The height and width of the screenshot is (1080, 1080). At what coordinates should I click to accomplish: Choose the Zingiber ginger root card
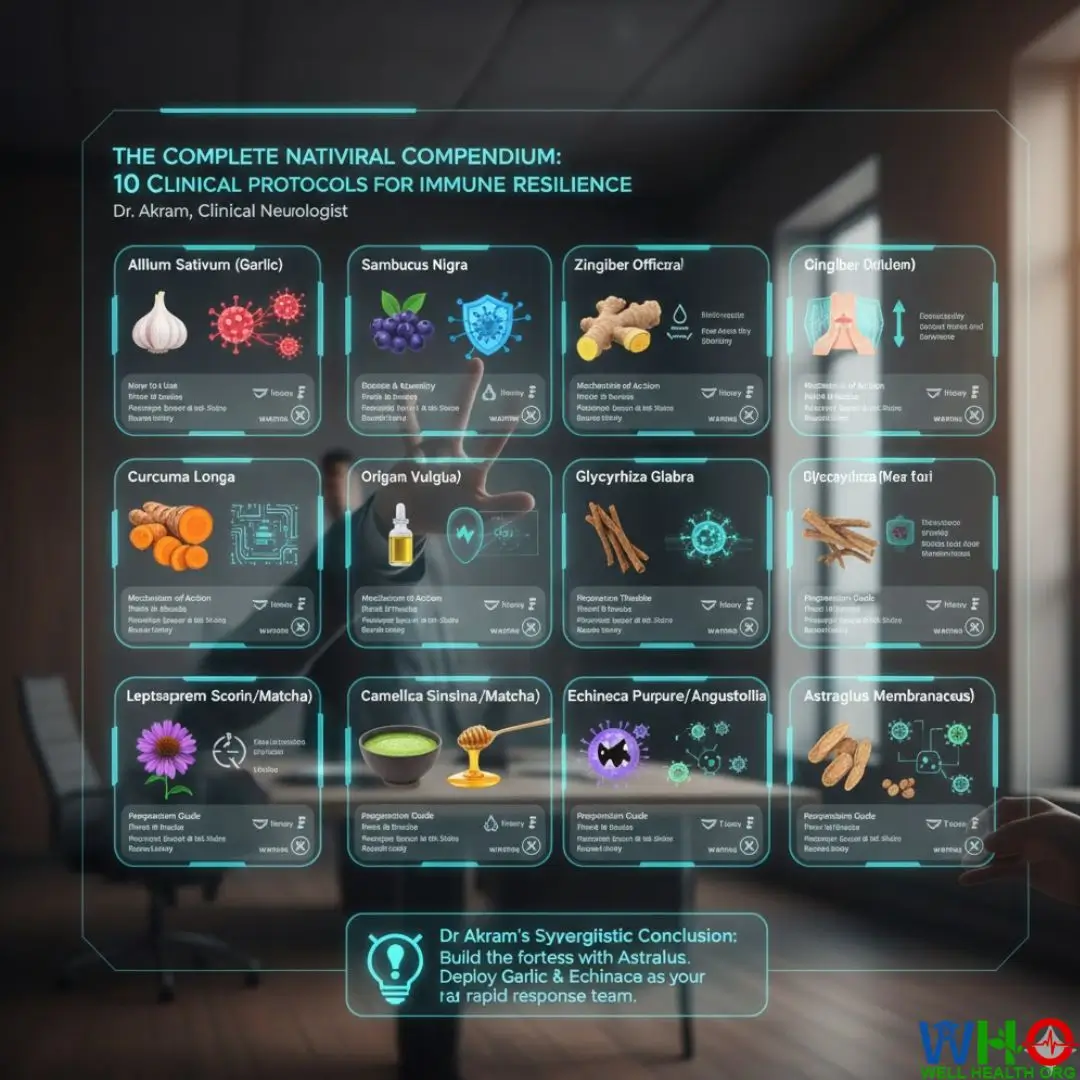click(665, 340)
